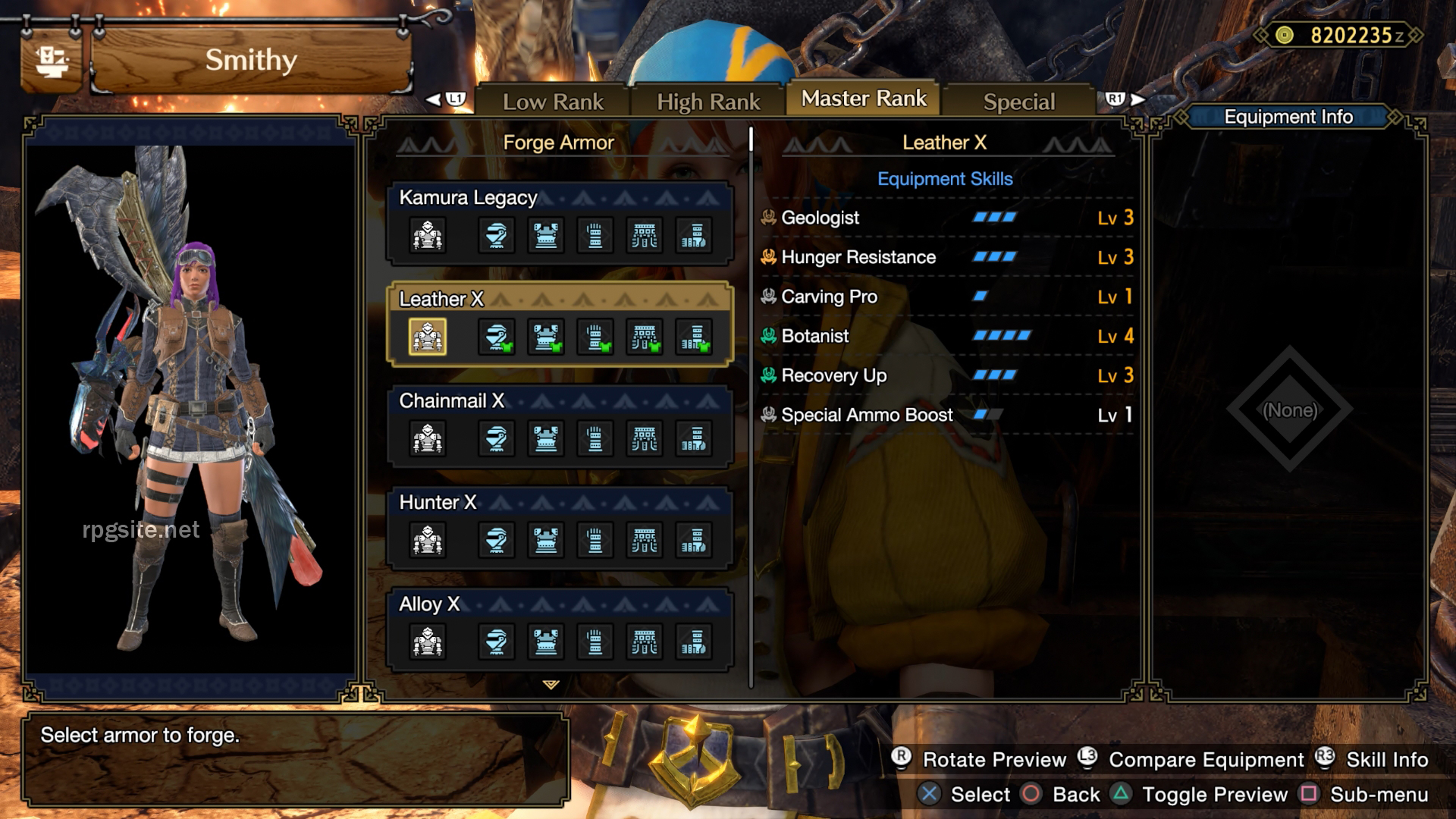Click the Recovery Up skill icon
This screenshot has width=1456, height=819.
[767, 375]
